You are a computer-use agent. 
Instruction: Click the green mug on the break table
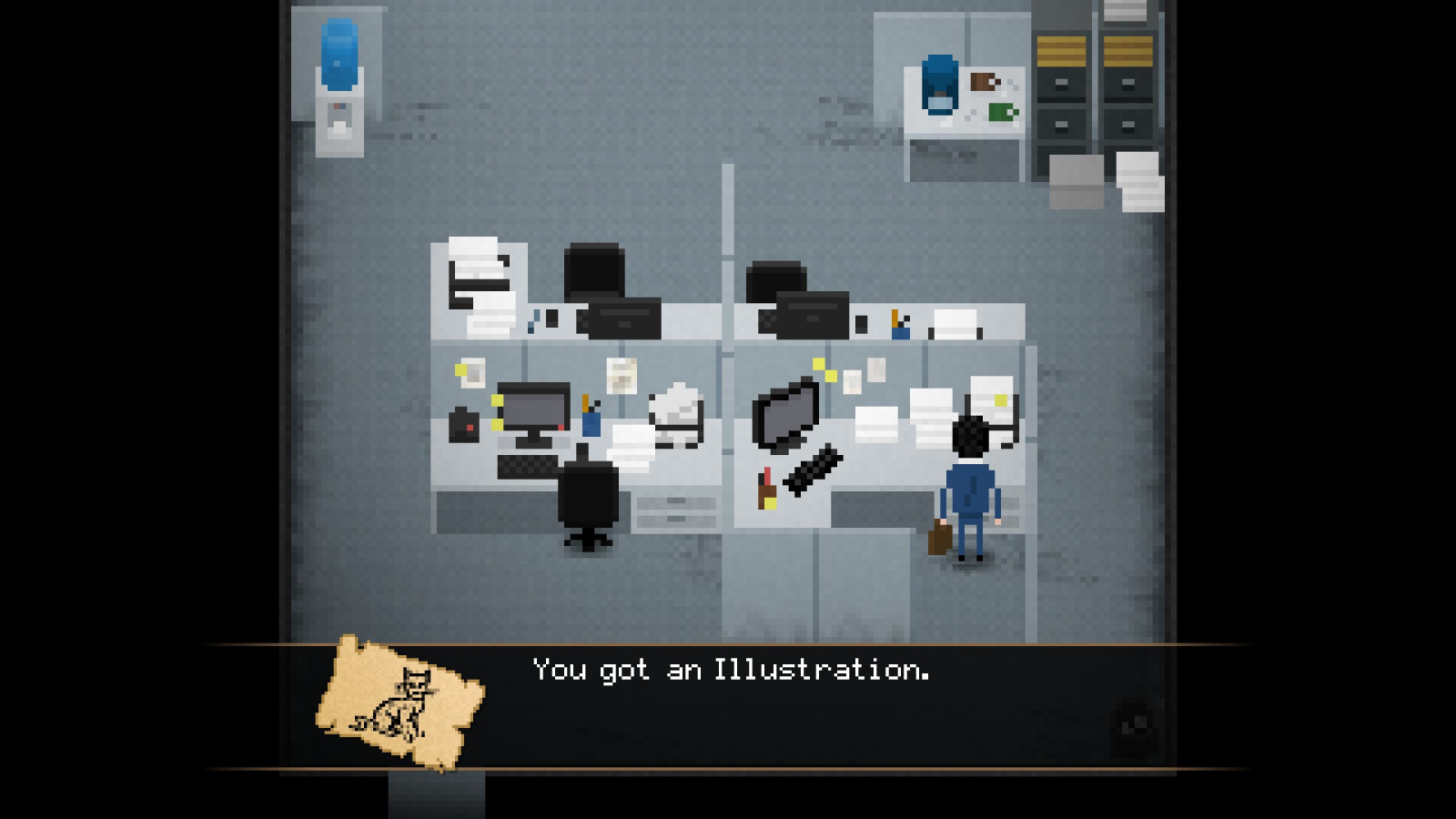1002,112
